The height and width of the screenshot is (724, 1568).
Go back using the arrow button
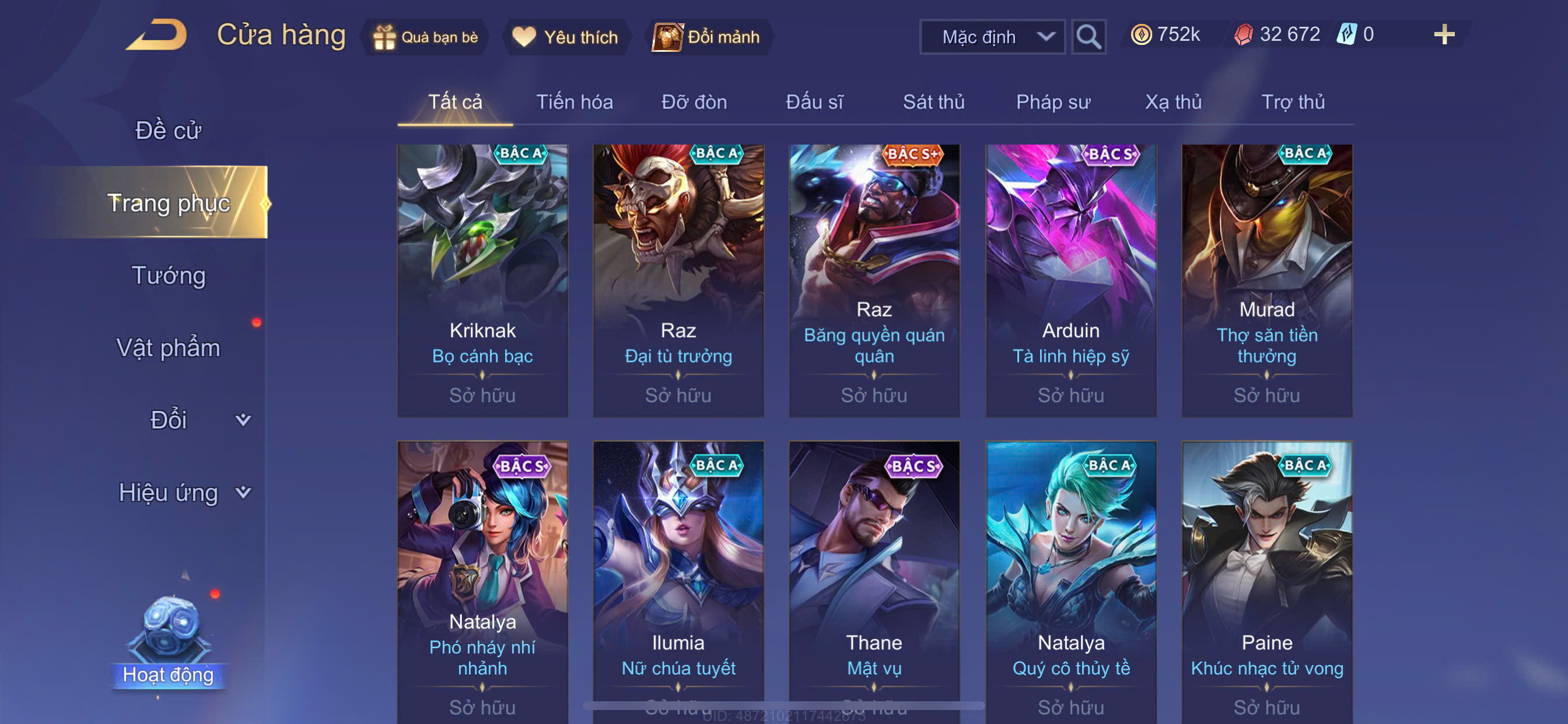157,36
